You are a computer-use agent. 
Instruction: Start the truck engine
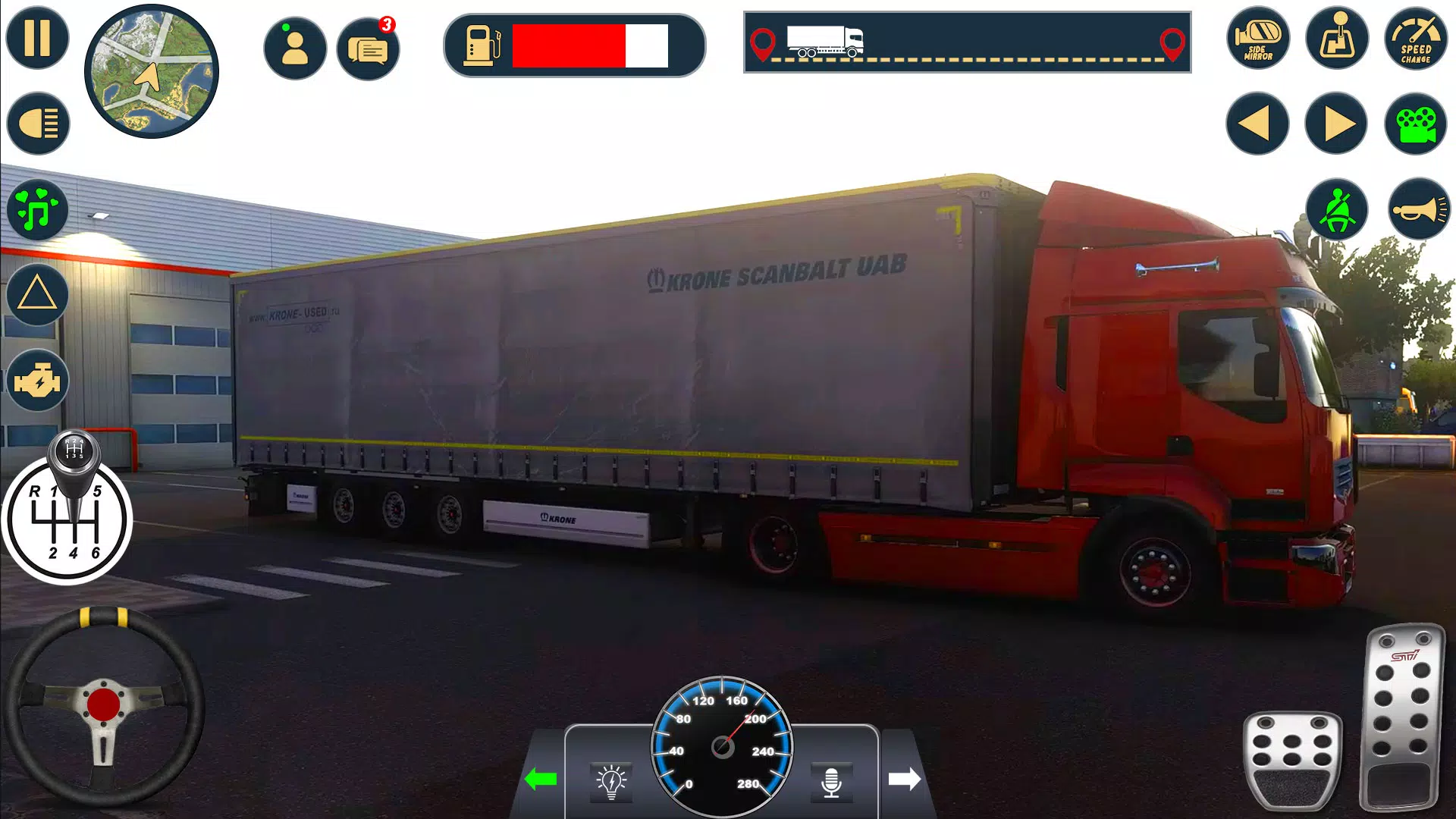coord(36,381)
